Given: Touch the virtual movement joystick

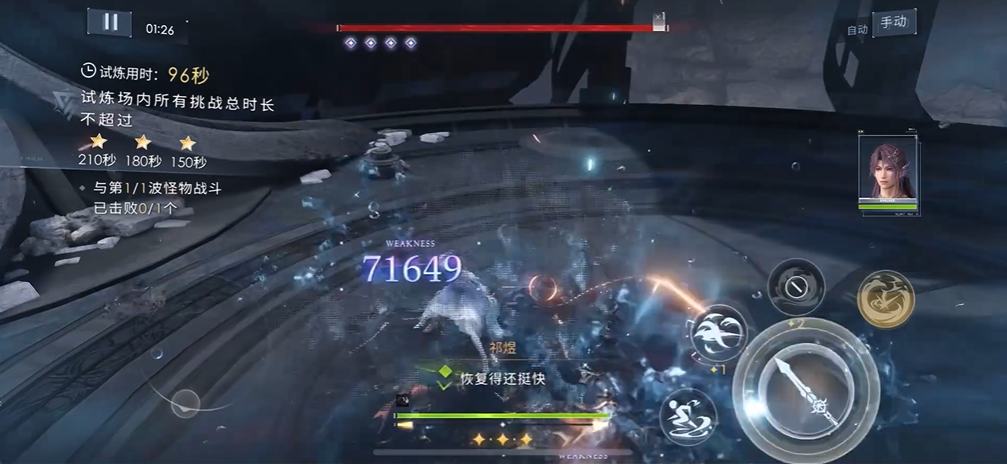Looking at the screenshot, I should 185,404.
